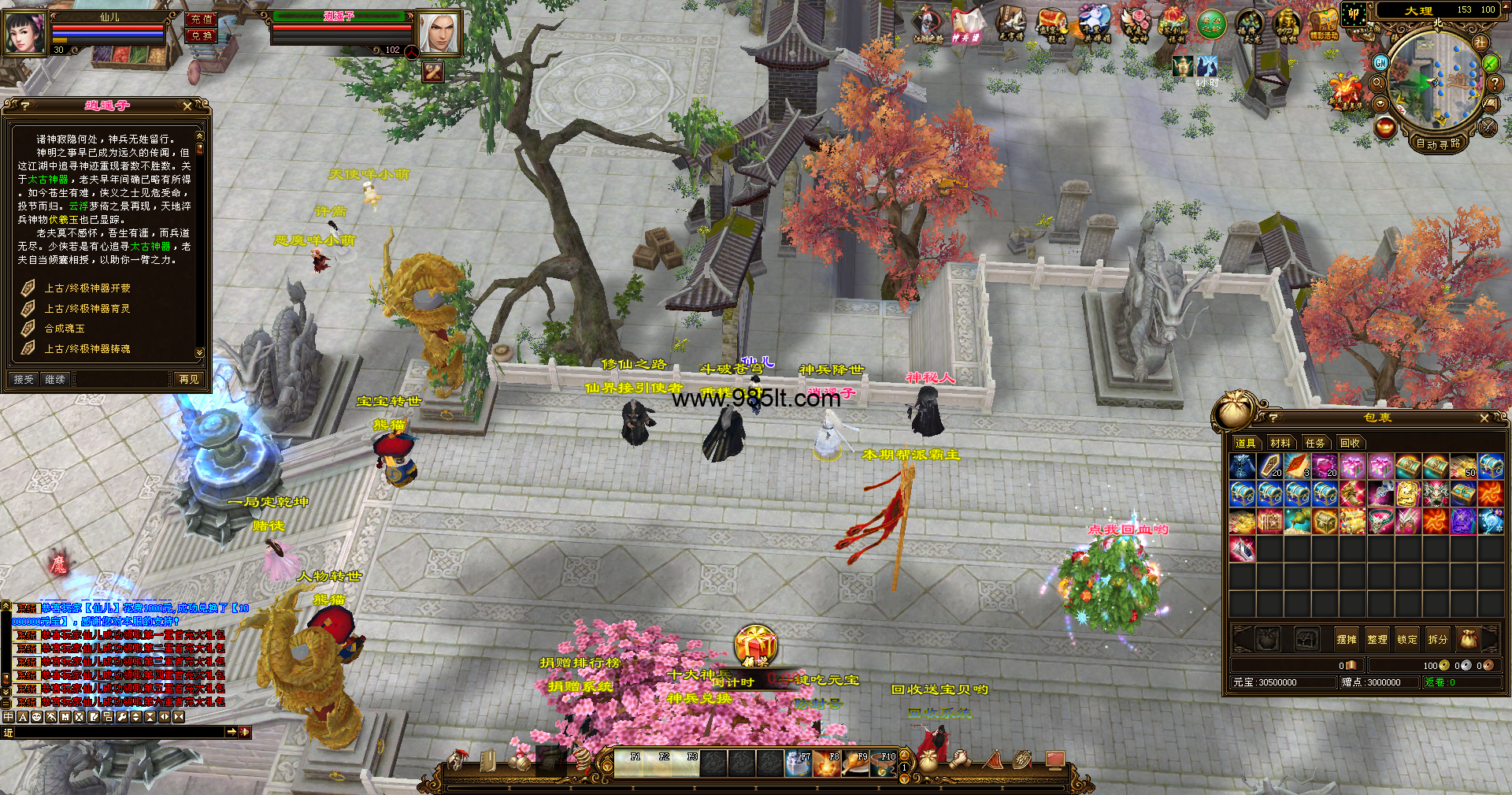The width and height of the screenshot is (1512, 795).
Task: Close the 逍遥子 dialogue window
Action: pyautogui.click(x=187, y=106)
